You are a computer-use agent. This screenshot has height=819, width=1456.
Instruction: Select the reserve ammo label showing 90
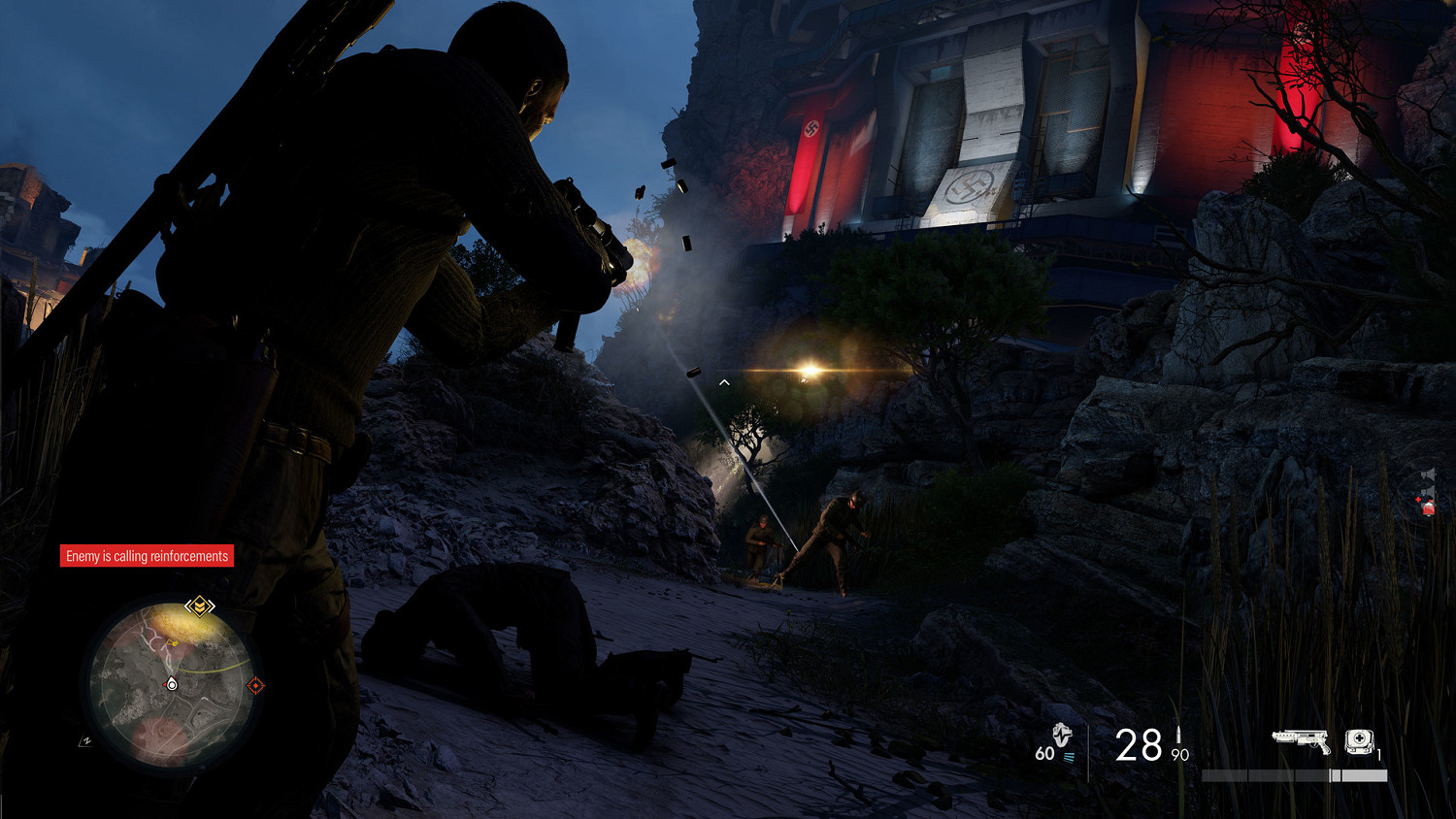coord(1178,753)
